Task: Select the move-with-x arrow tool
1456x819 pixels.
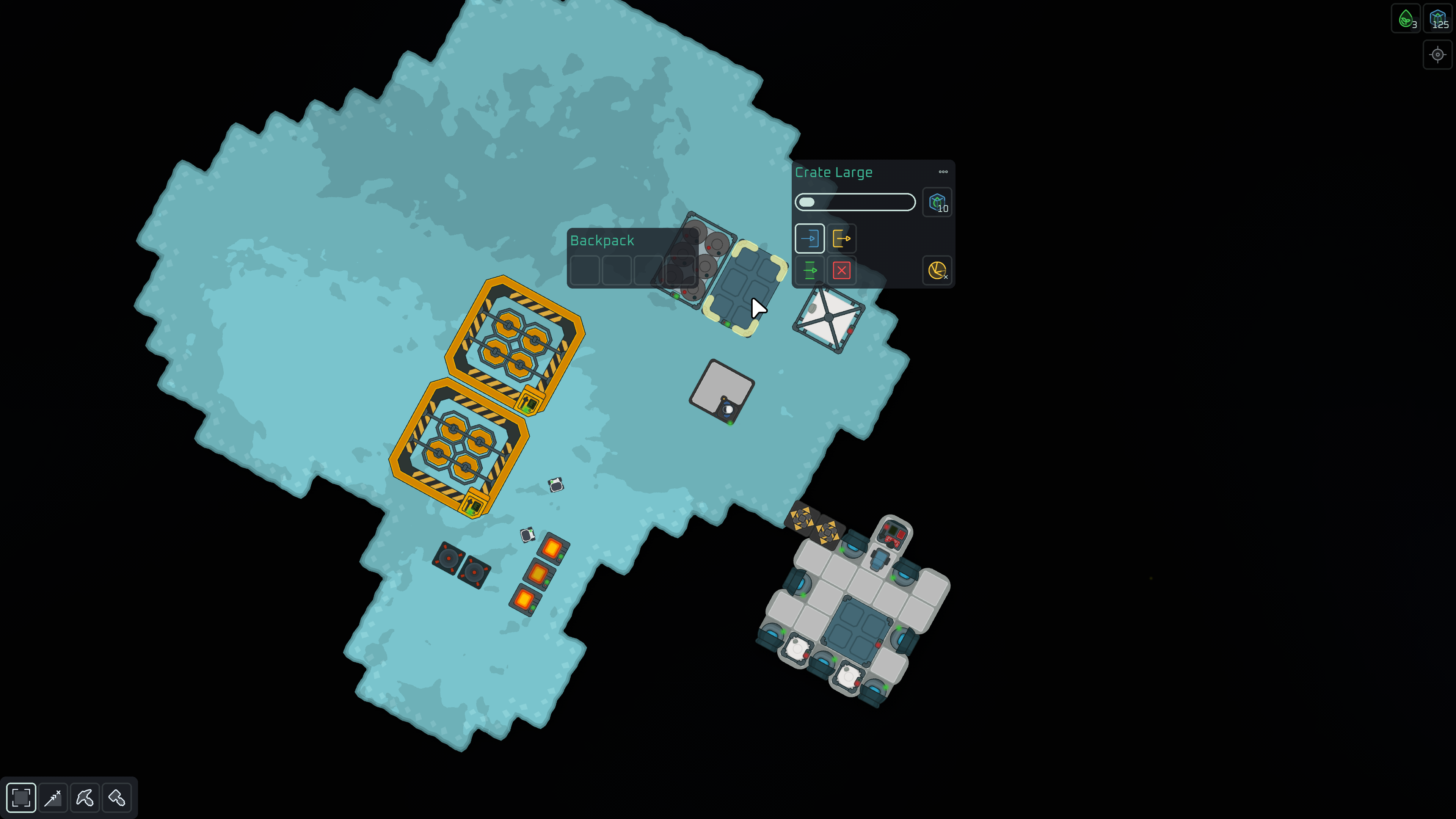Action: 53,797
